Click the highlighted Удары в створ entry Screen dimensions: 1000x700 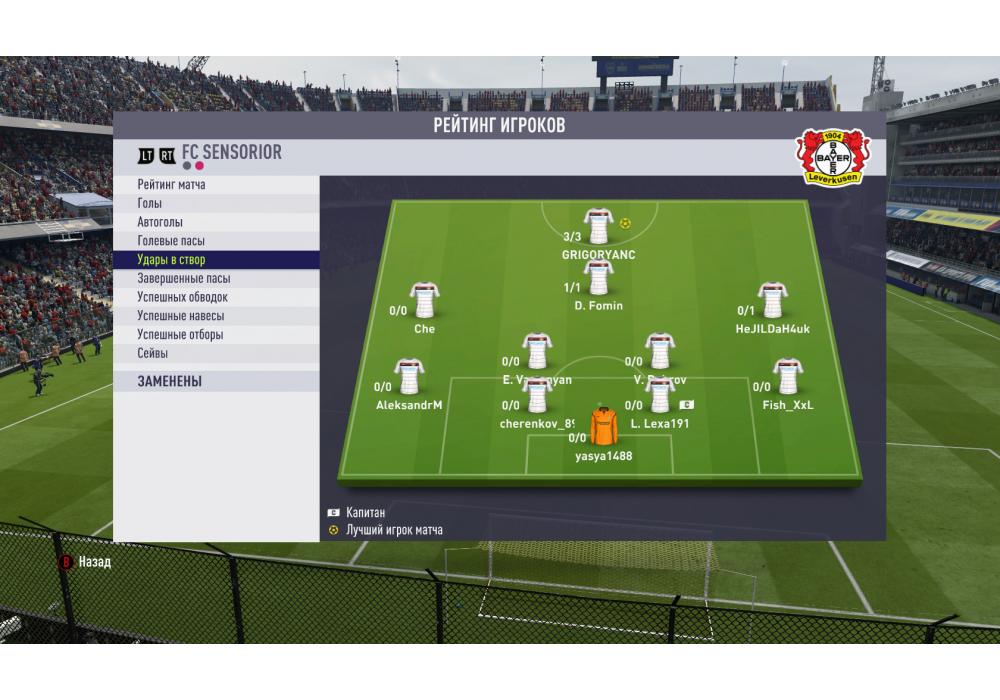[x=215, y=260]
